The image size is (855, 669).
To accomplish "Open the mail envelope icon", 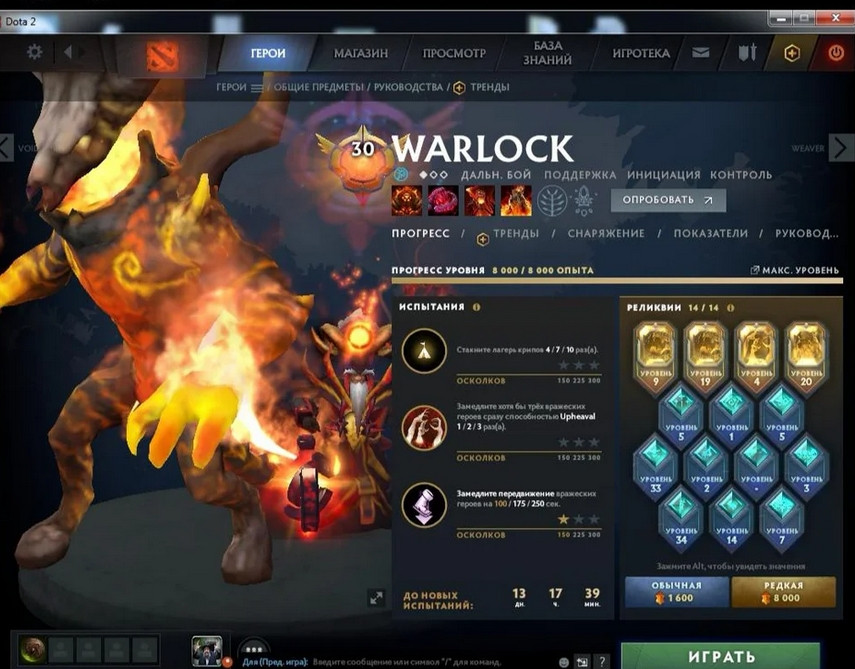I will [701, 53].
